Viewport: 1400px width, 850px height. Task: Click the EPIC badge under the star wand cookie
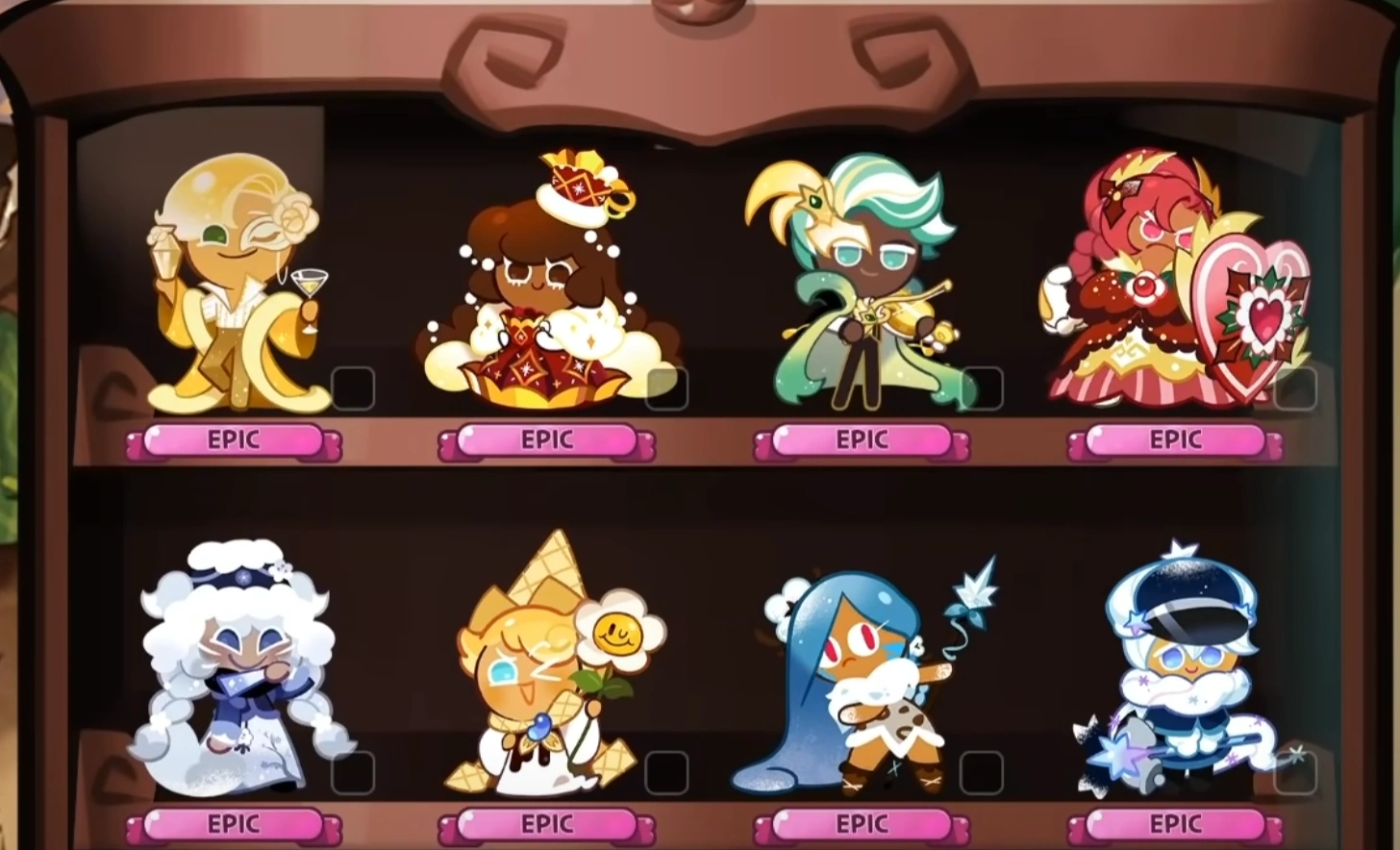tap(1175, 824)
